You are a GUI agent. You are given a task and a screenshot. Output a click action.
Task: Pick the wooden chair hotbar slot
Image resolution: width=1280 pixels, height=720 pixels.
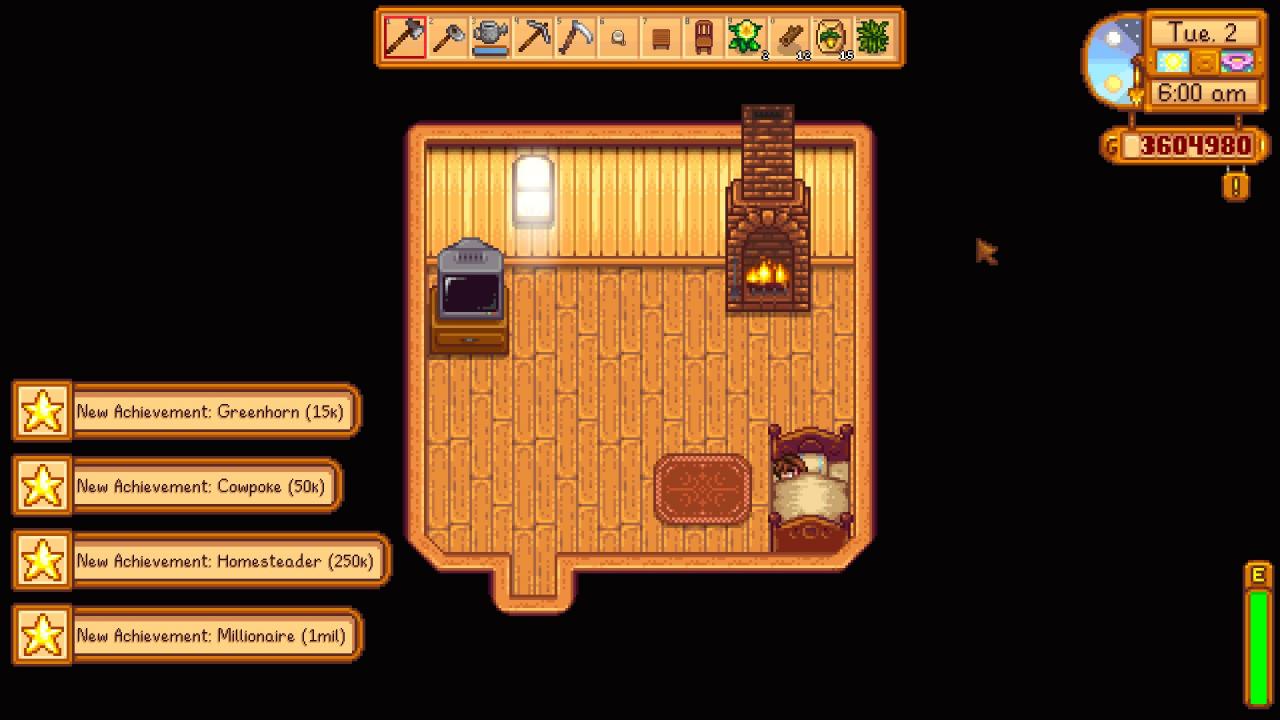coord(703,38)
